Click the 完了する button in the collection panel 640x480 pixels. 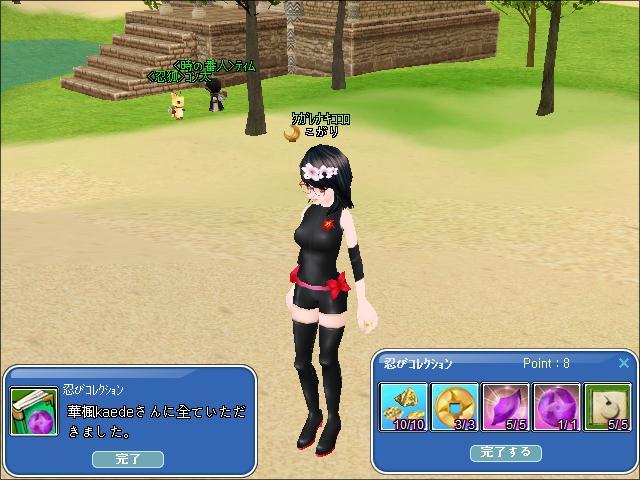point(505,453)
